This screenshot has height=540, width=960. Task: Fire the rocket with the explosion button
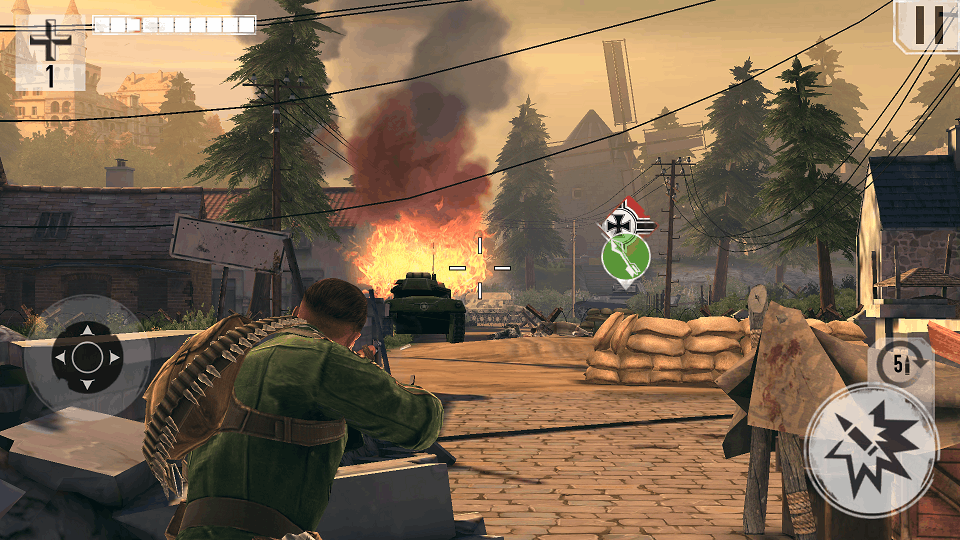[871, 449]
